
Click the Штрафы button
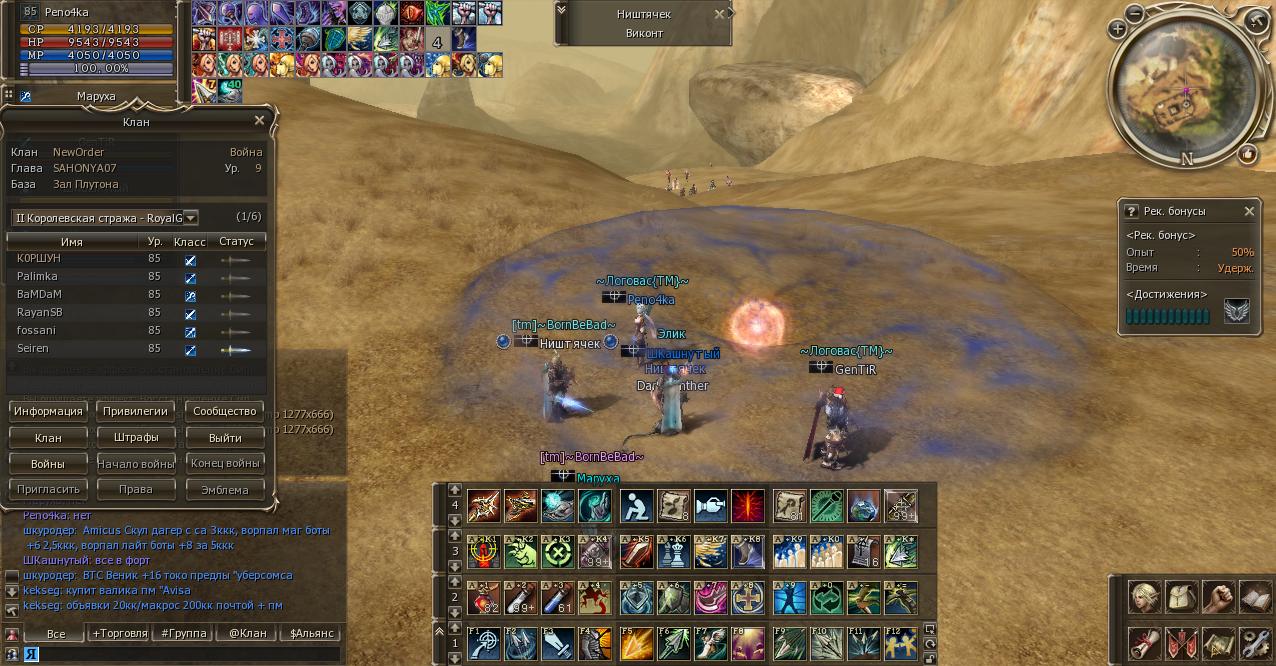[135, 437]
